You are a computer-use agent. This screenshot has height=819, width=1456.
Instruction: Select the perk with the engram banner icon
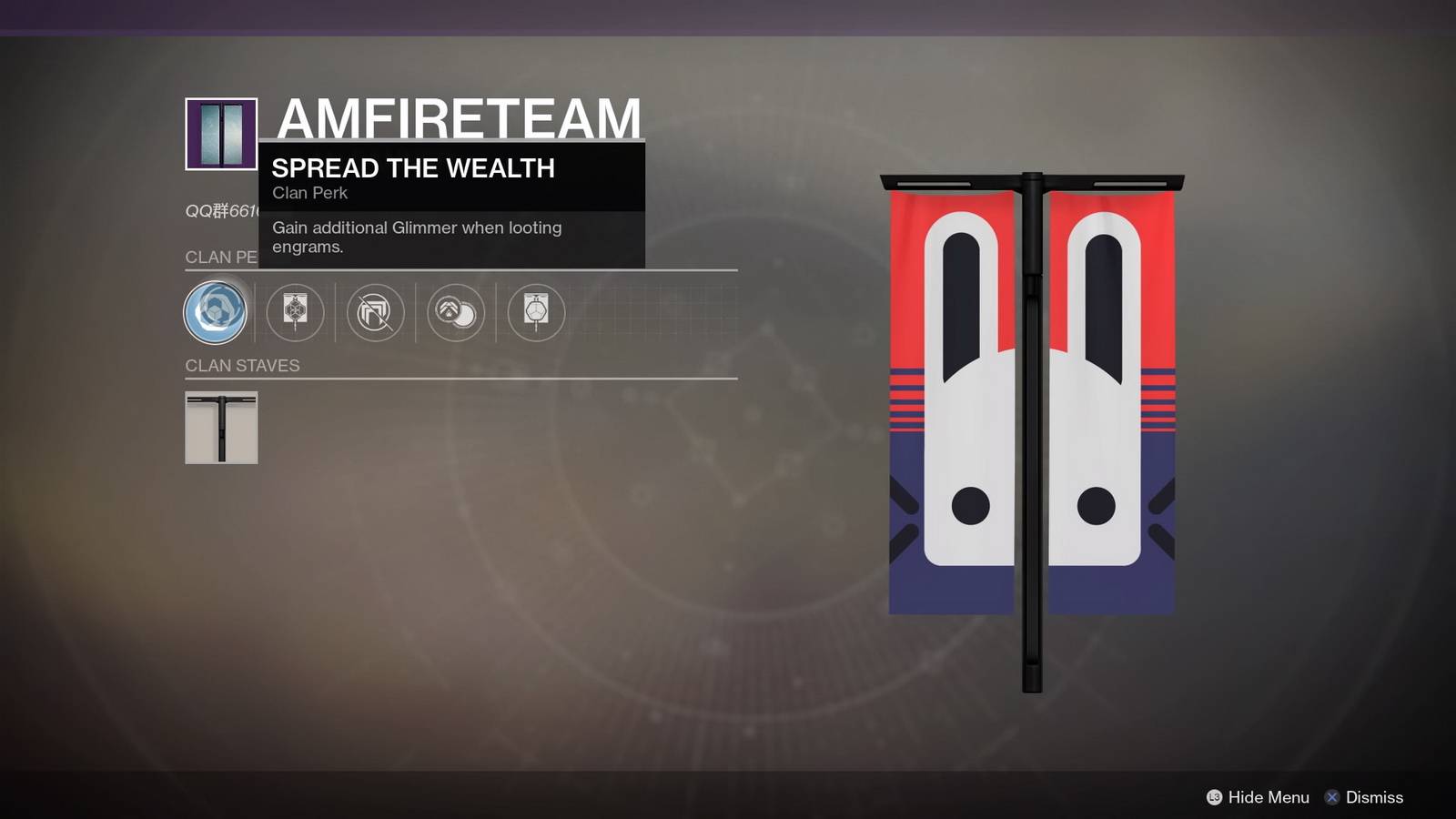536,312
